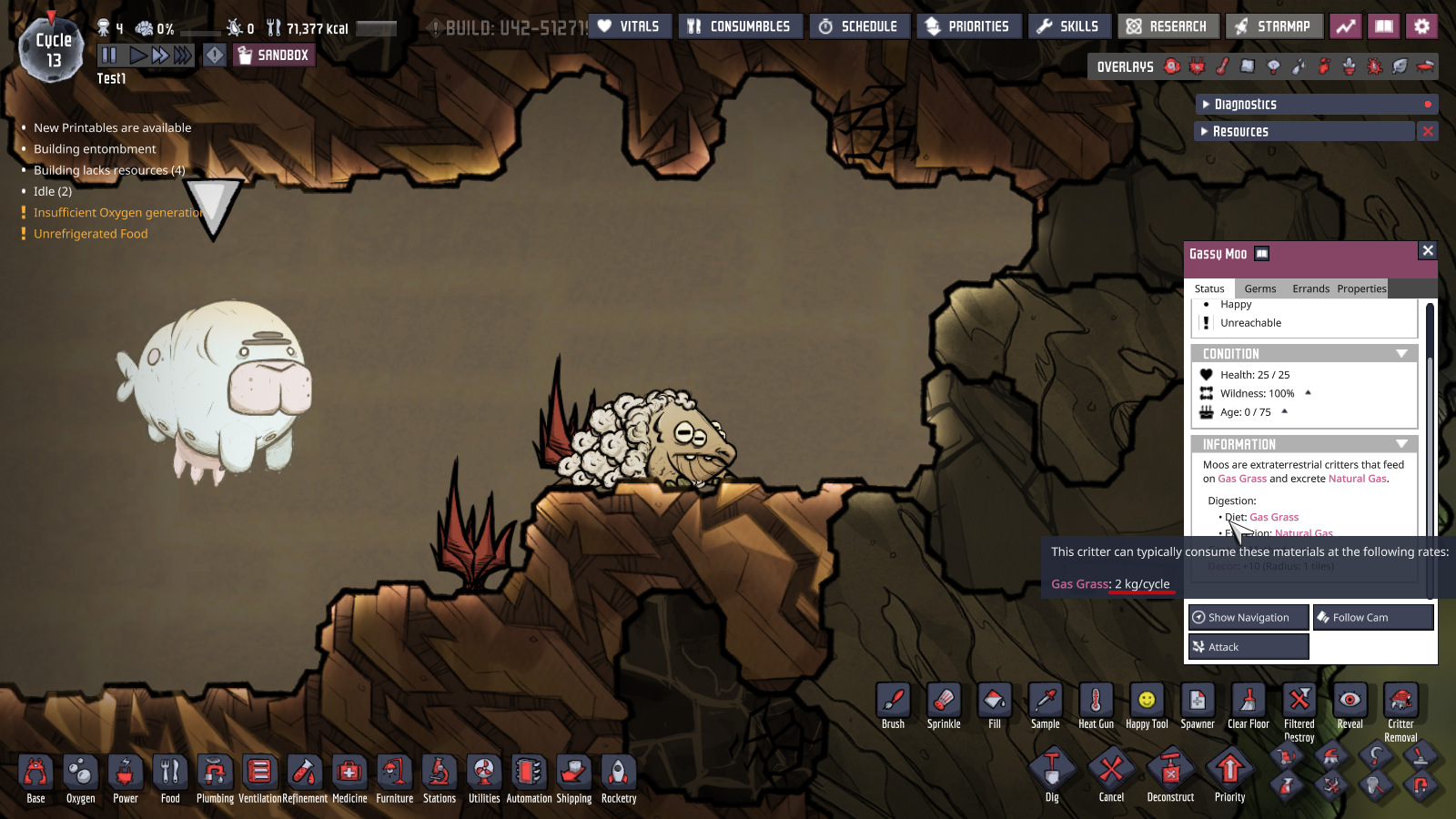Choose the sandbox Spawner tool

tap(1198, 706)
